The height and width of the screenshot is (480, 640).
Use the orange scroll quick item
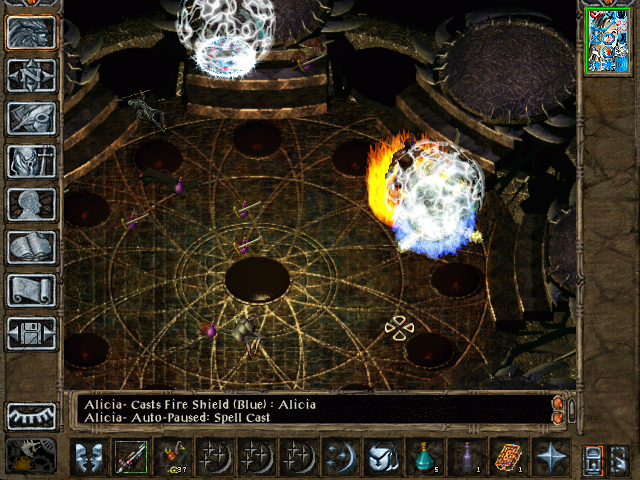[508, 457]
